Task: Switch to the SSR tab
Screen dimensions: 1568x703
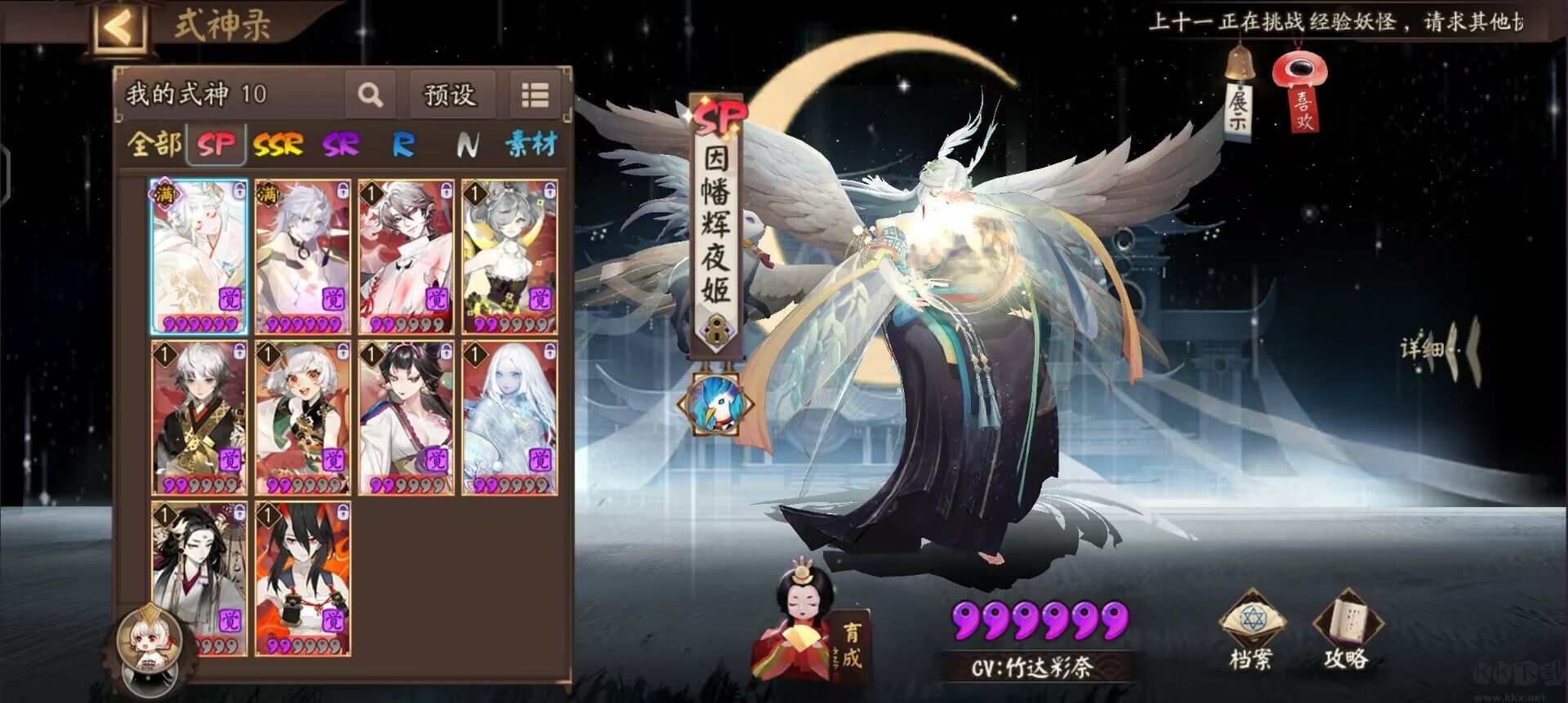Action: coord(278,145)
